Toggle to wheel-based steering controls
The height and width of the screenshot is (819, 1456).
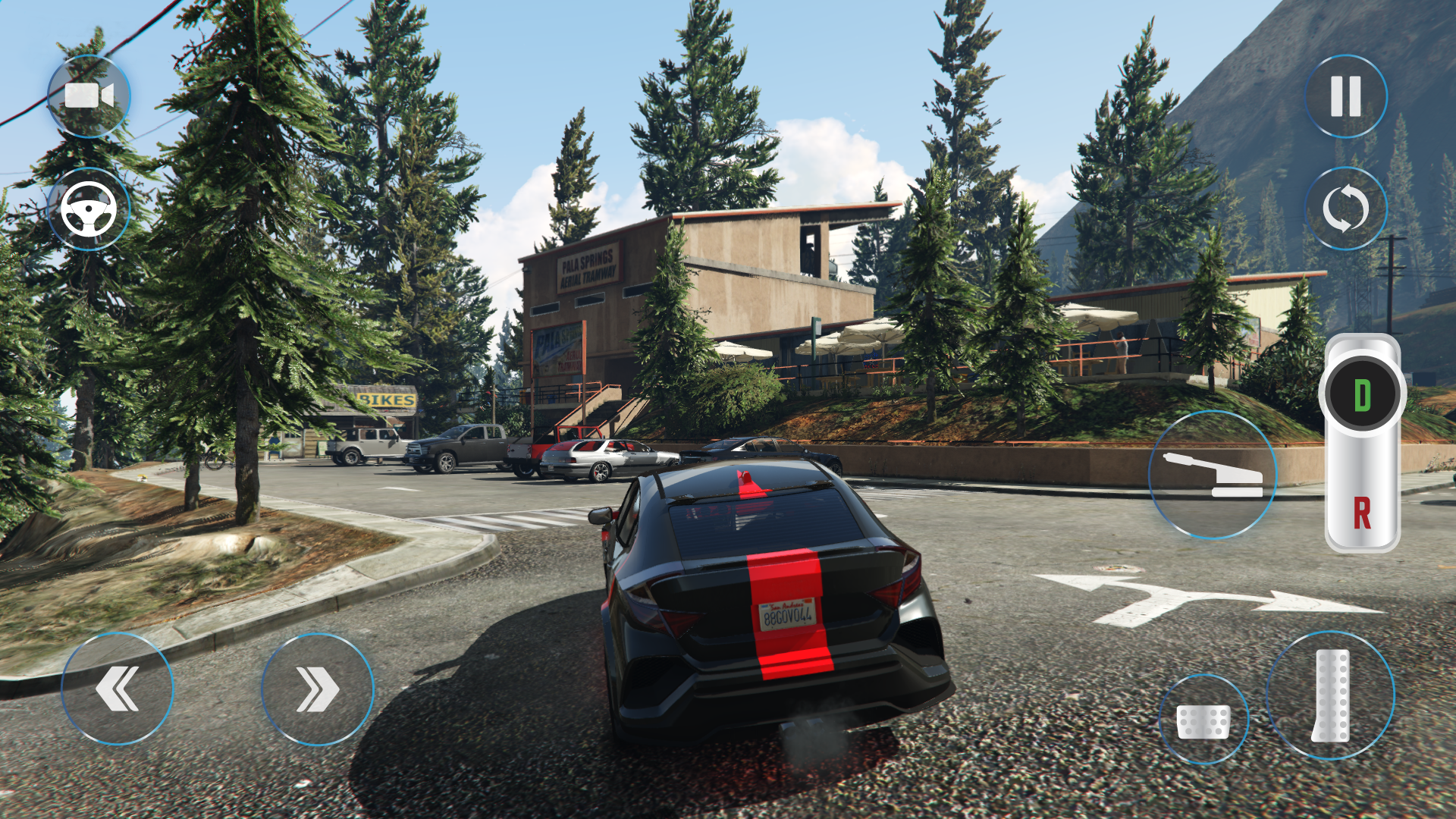(89, 211)
